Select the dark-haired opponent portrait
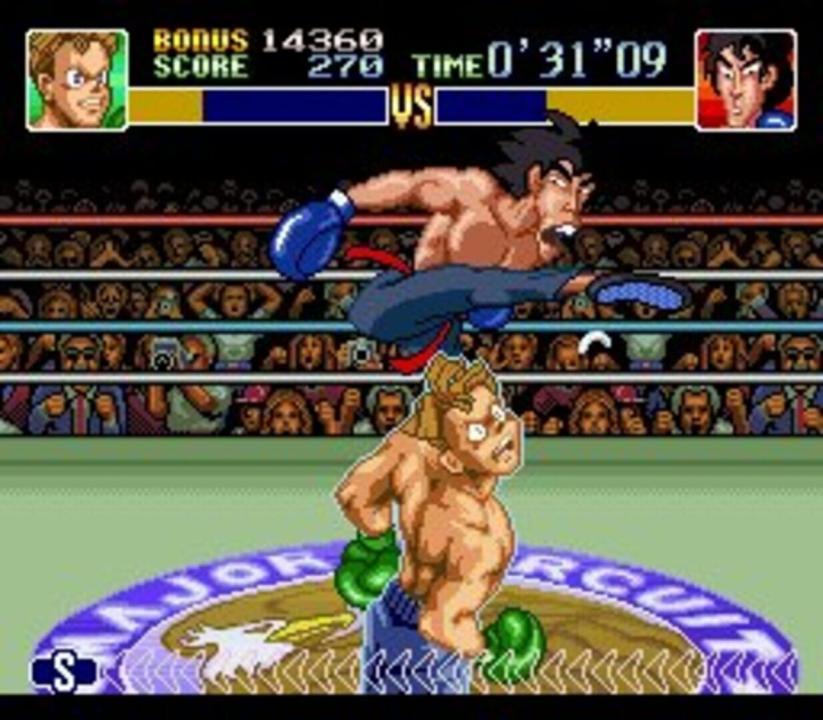Screen dimensions: 823x720 (746, 79)
